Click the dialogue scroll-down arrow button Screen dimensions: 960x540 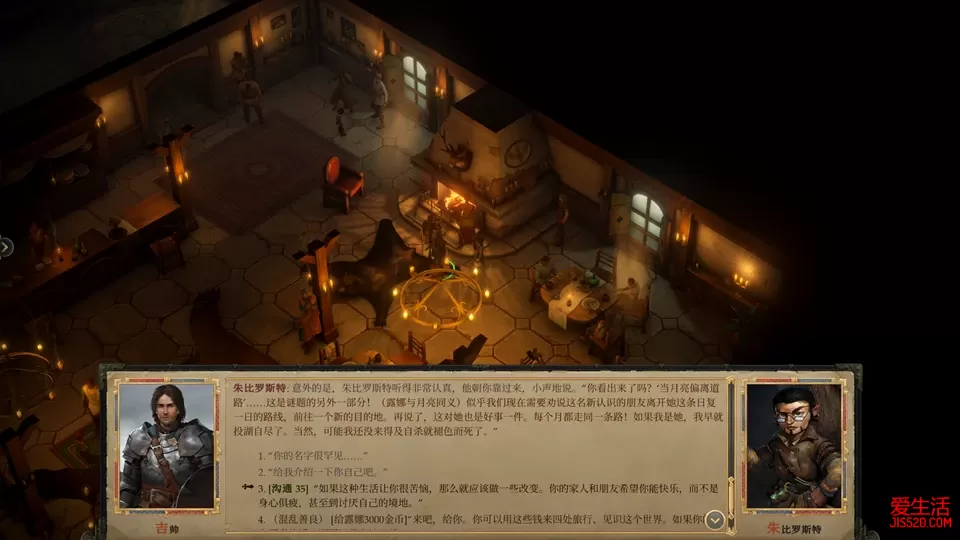[715, 519]
